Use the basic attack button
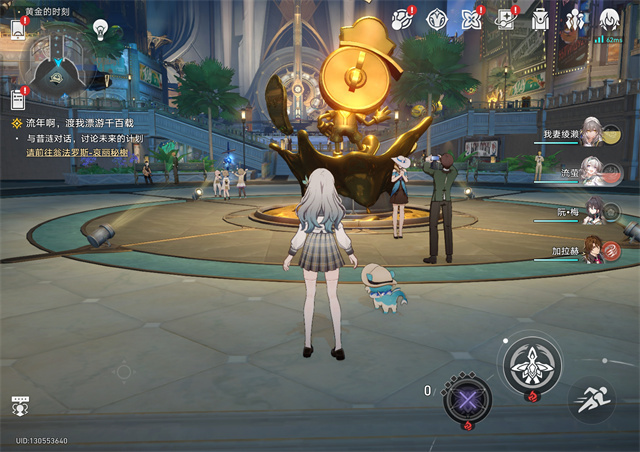 click(x=530, y=364)
